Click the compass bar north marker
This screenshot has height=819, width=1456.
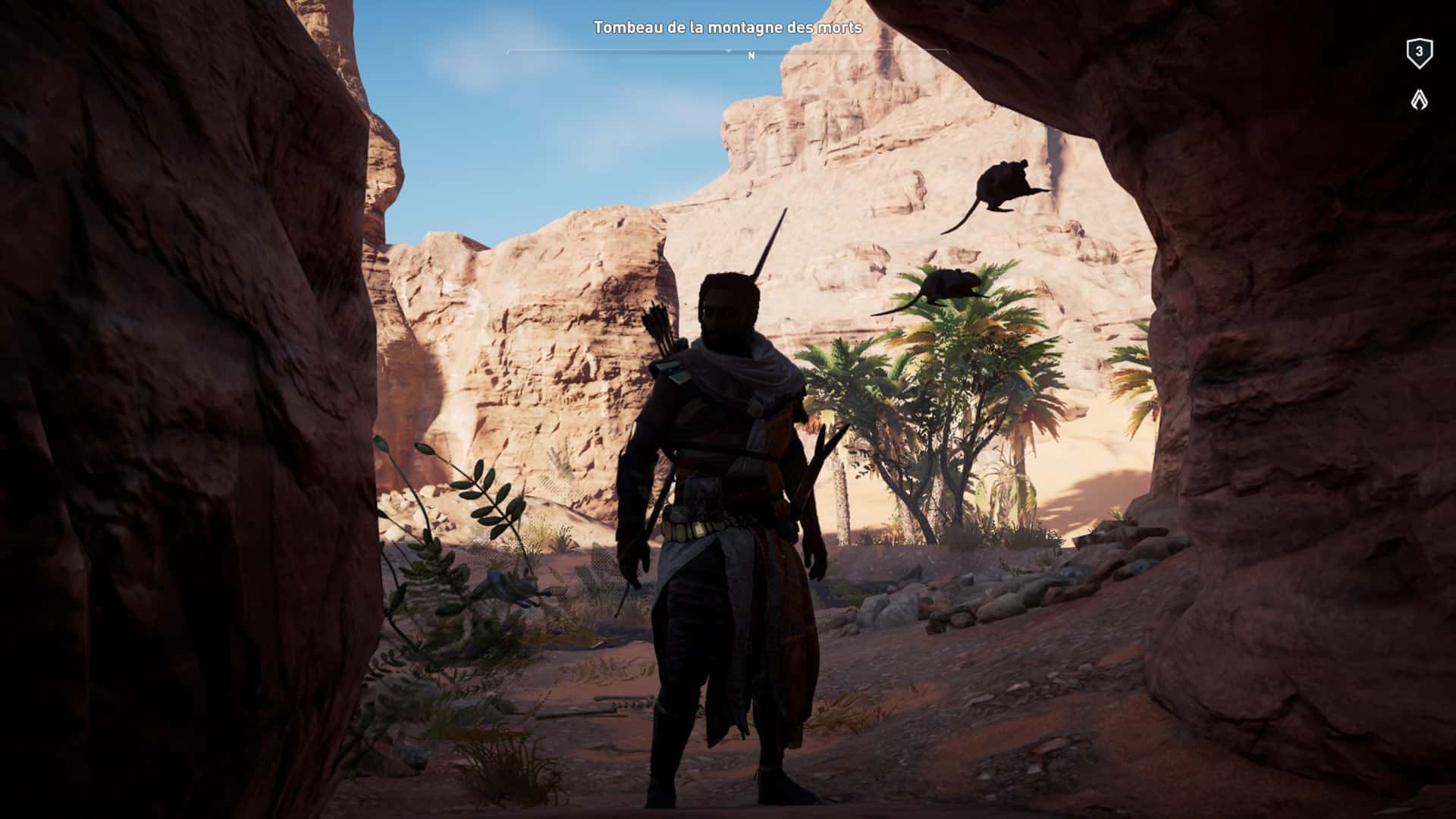(x=751, y=55)
